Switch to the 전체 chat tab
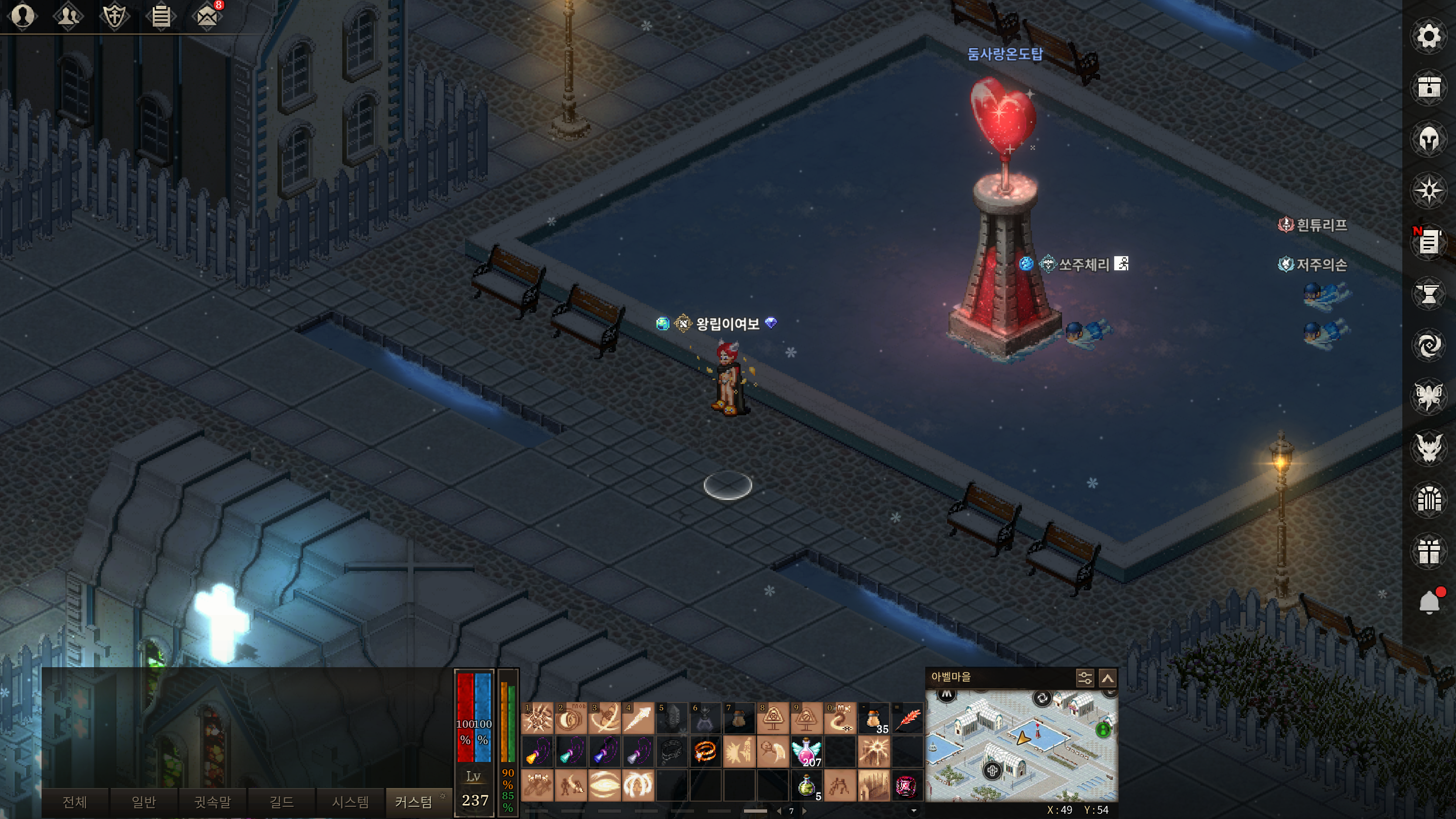The image size is (1456, 819). pyautogui.click(x=74, y=802)
